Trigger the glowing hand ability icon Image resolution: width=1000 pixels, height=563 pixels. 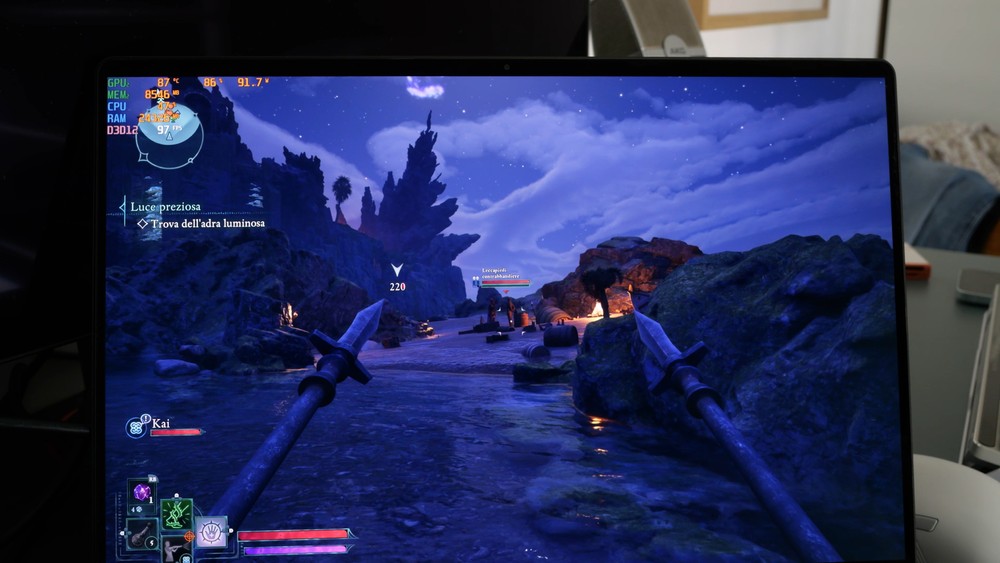pyautogui.click(x=210, y=532)
